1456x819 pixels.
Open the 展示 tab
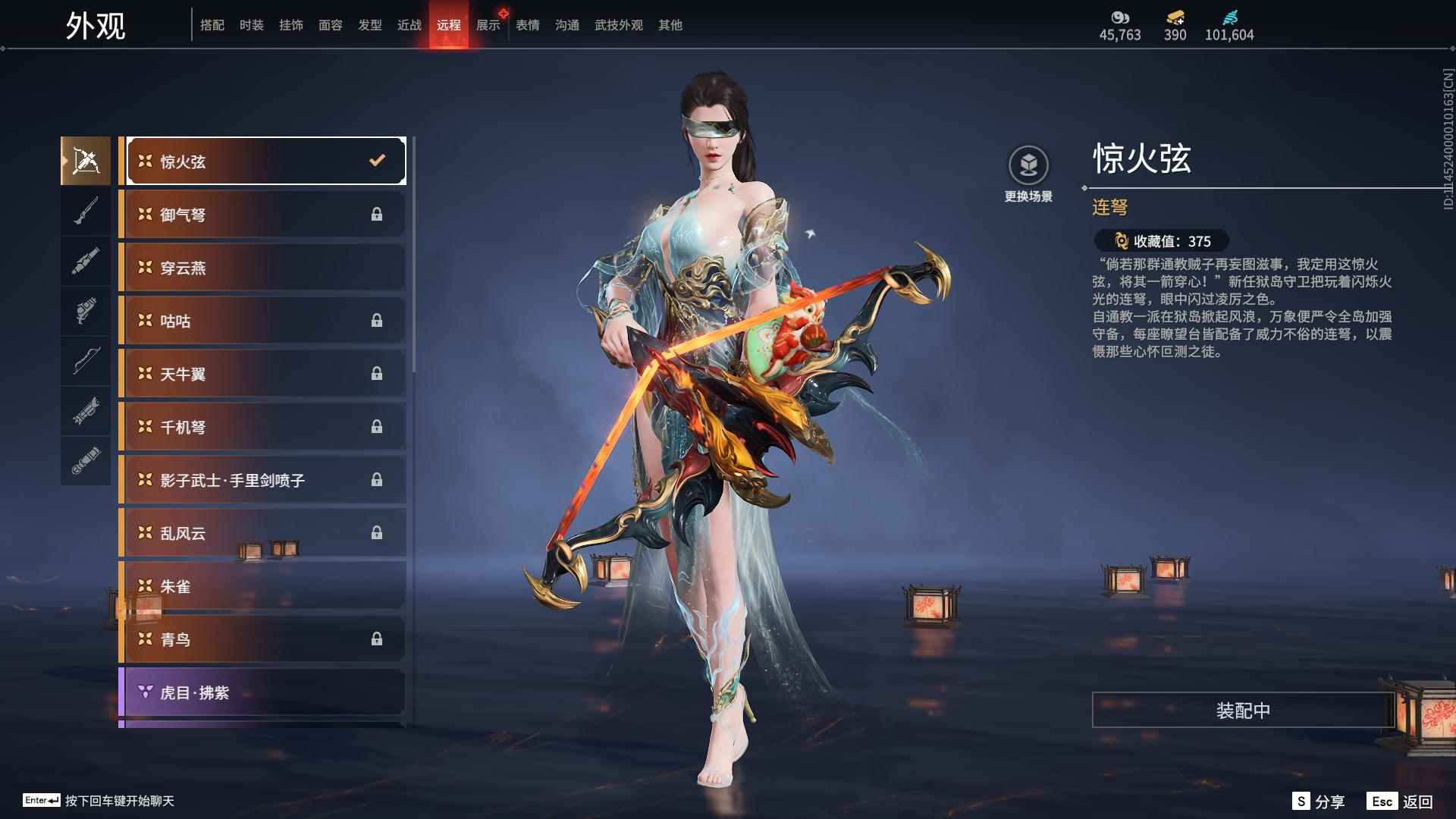tap(488, 25)
